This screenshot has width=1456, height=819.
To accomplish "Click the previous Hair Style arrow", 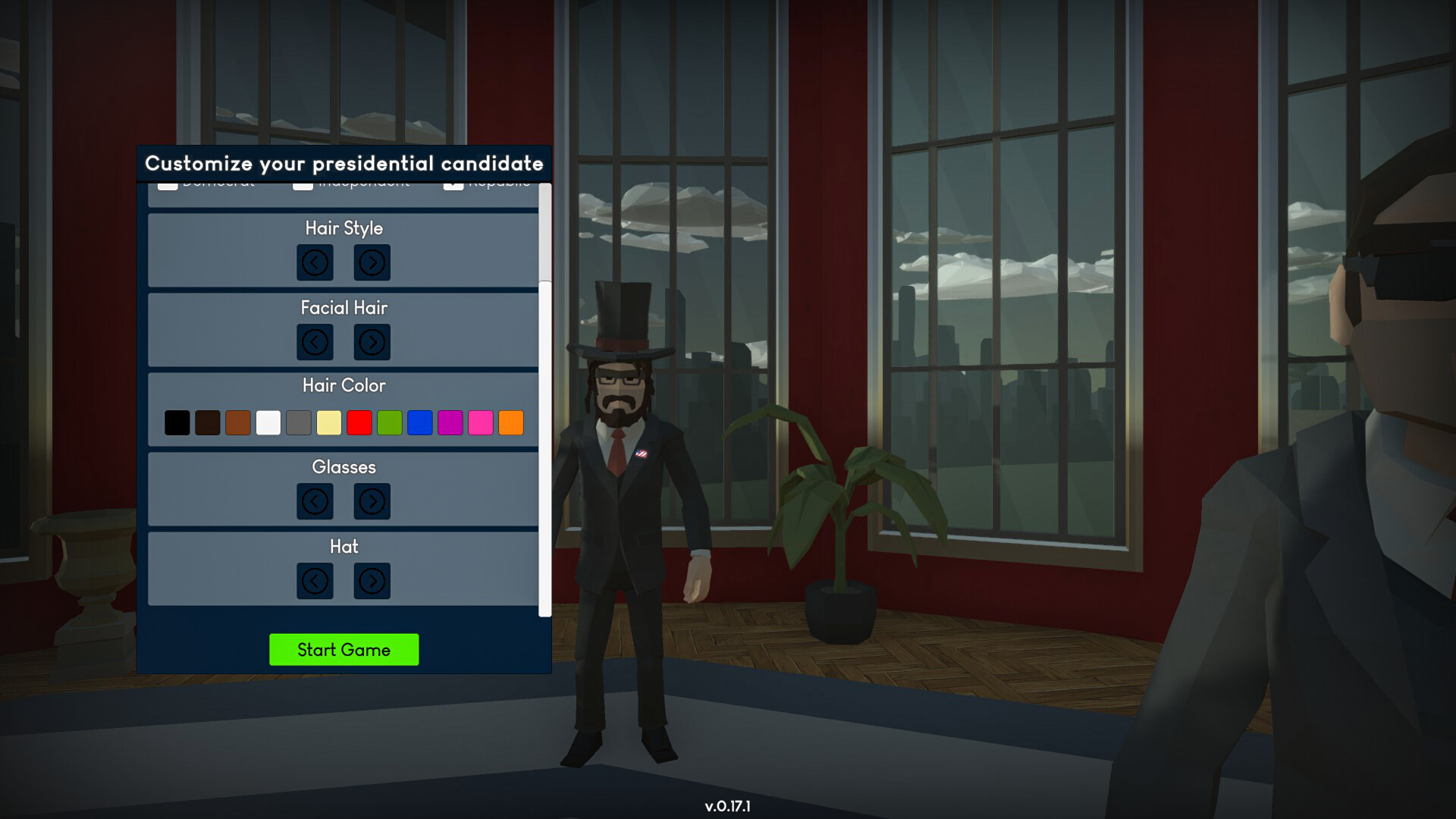I will pyautogui.click(x=315, y=262).
